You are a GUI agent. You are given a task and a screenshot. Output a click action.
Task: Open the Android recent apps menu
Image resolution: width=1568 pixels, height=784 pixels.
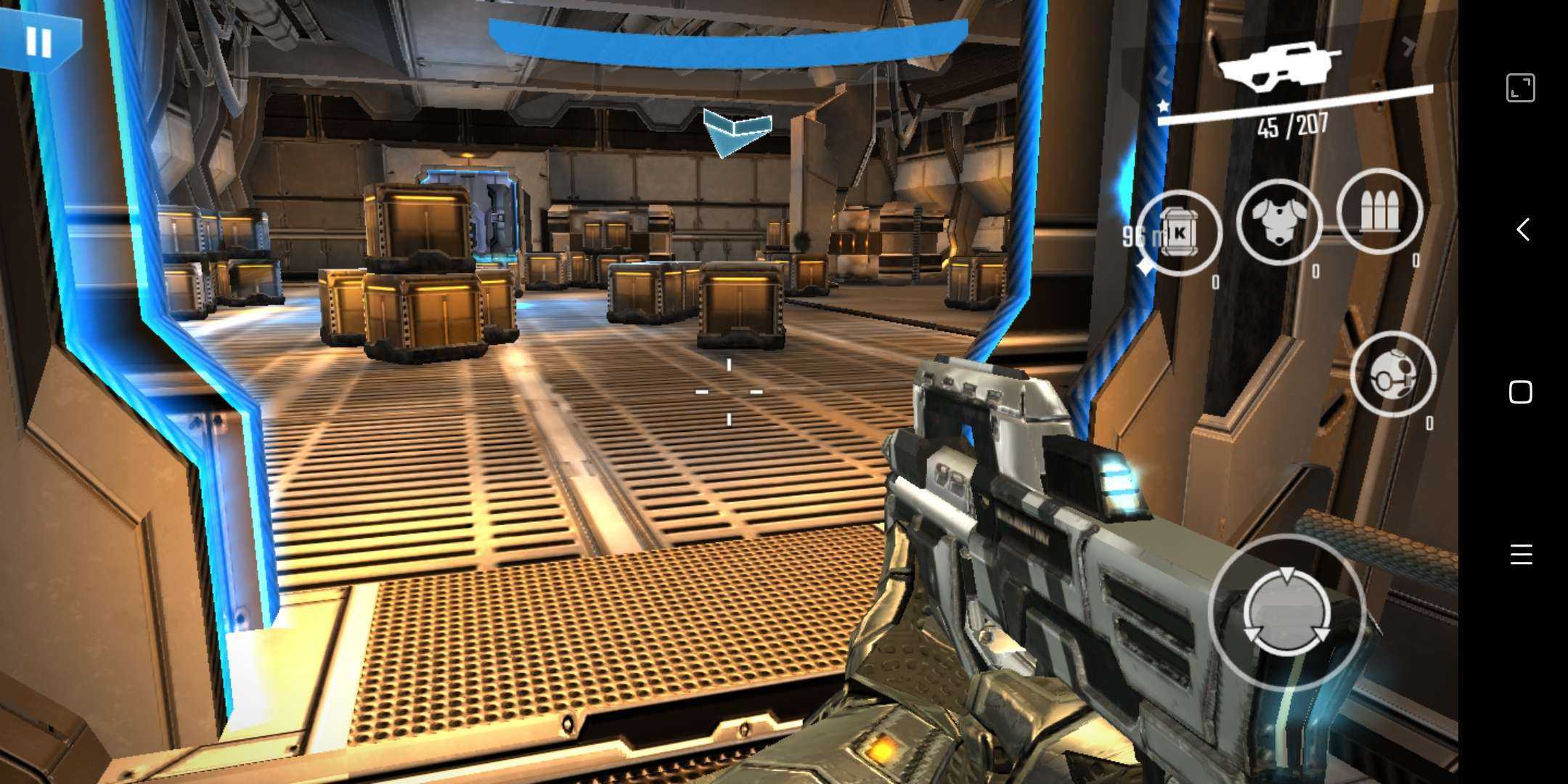point(1521,555)
